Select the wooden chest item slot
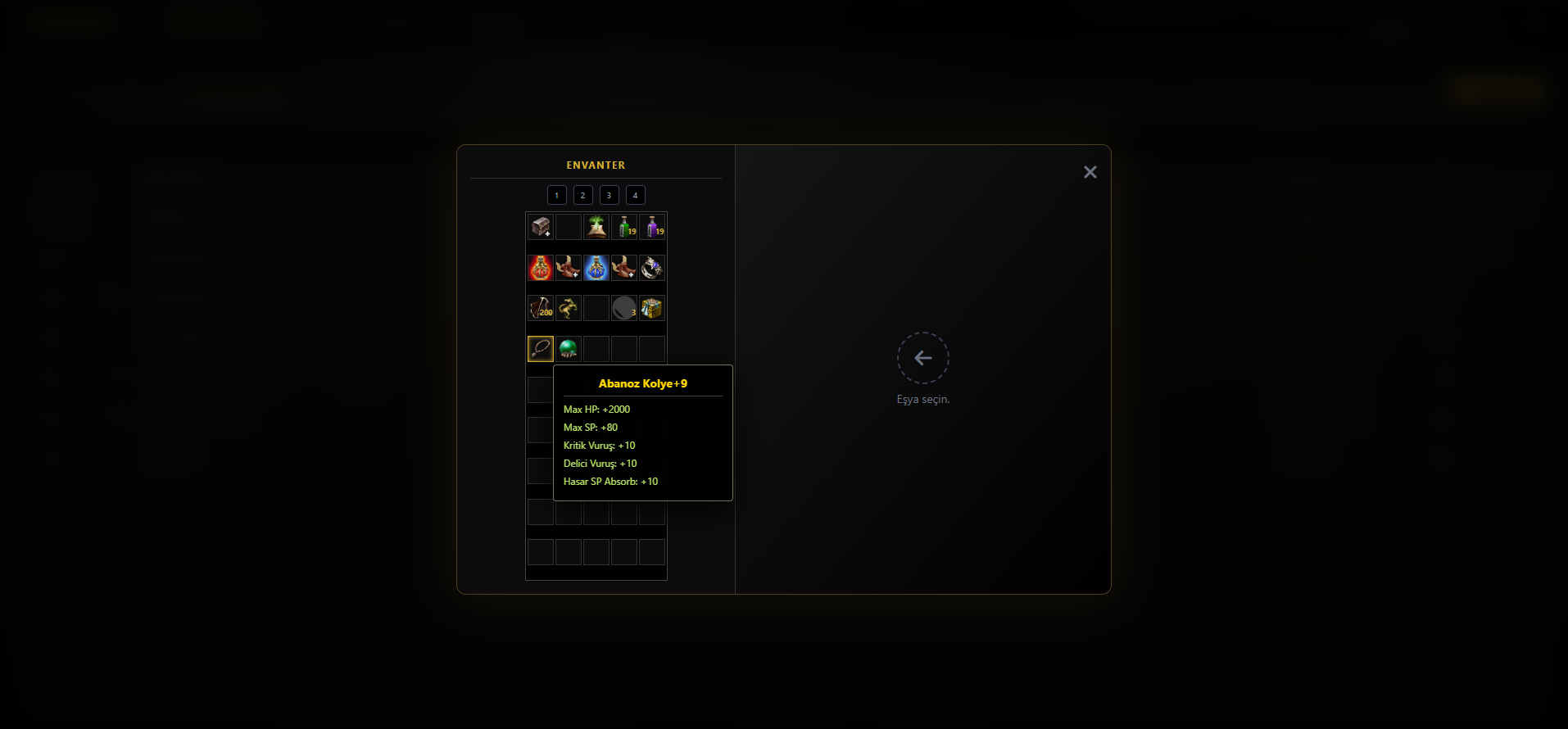 pyautogui.click(x=541, y=227)
